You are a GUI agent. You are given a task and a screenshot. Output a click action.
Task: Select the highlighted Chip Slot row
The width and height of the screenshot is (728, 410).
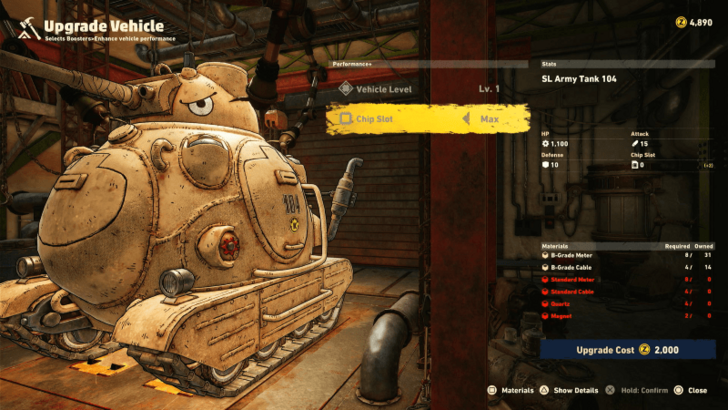pyautogui.click(x=428, y=119)
